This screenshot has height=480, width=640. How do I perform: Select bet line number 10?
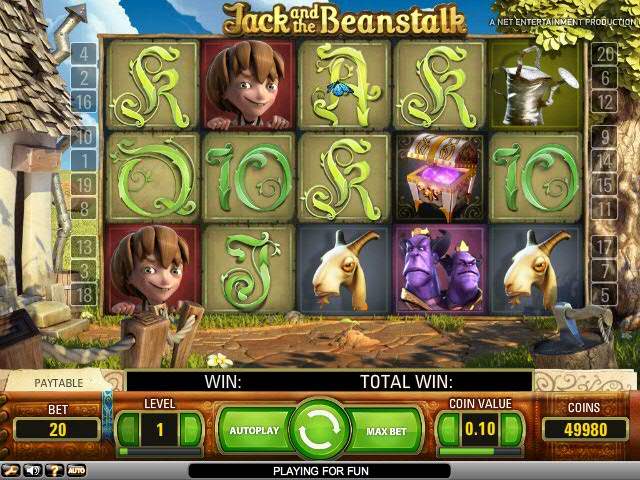pos(84,136)
